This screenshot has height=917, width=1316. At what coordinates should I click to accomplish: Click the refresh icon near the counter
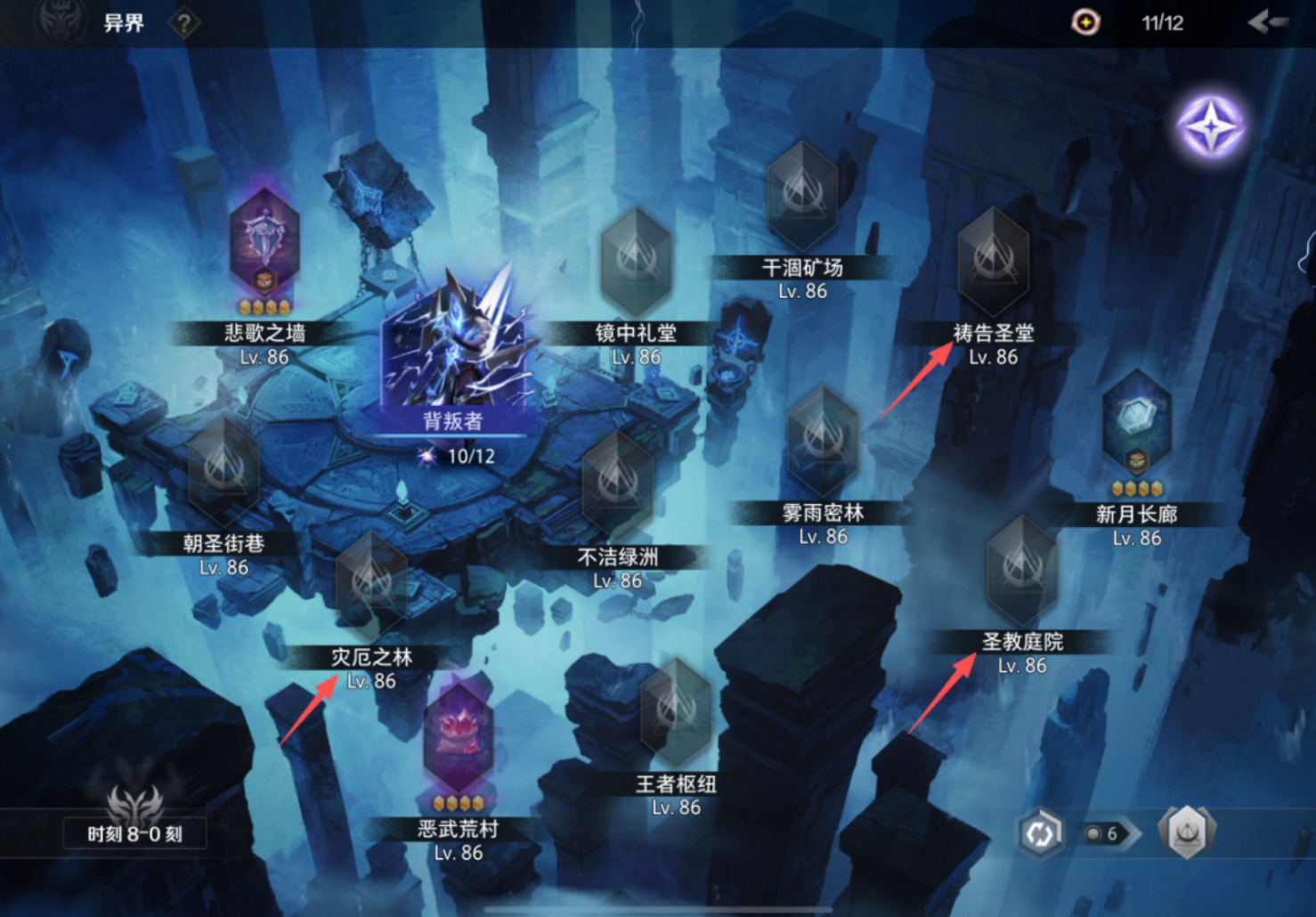tap(1040, 832)
